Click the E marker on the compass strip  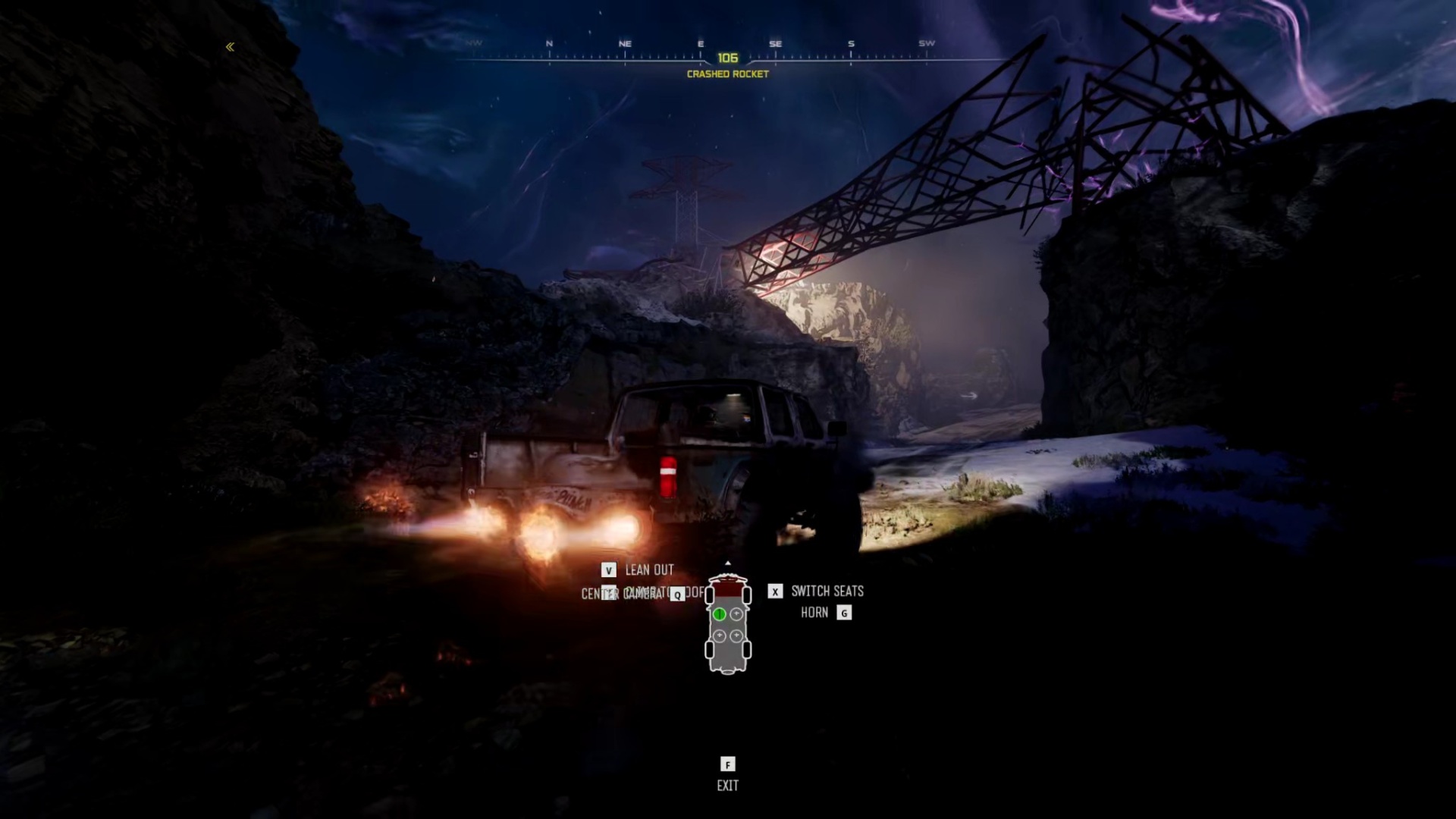700,43
